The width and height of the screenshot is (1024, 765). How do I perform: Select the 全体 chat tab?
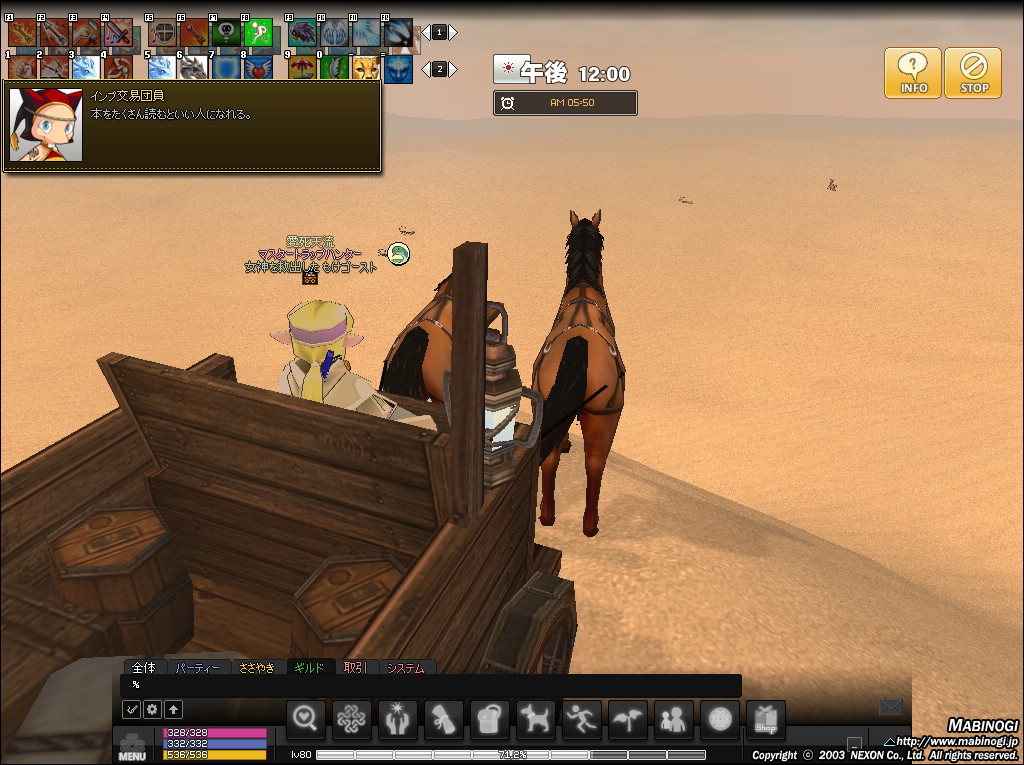(x=144, y=667)
